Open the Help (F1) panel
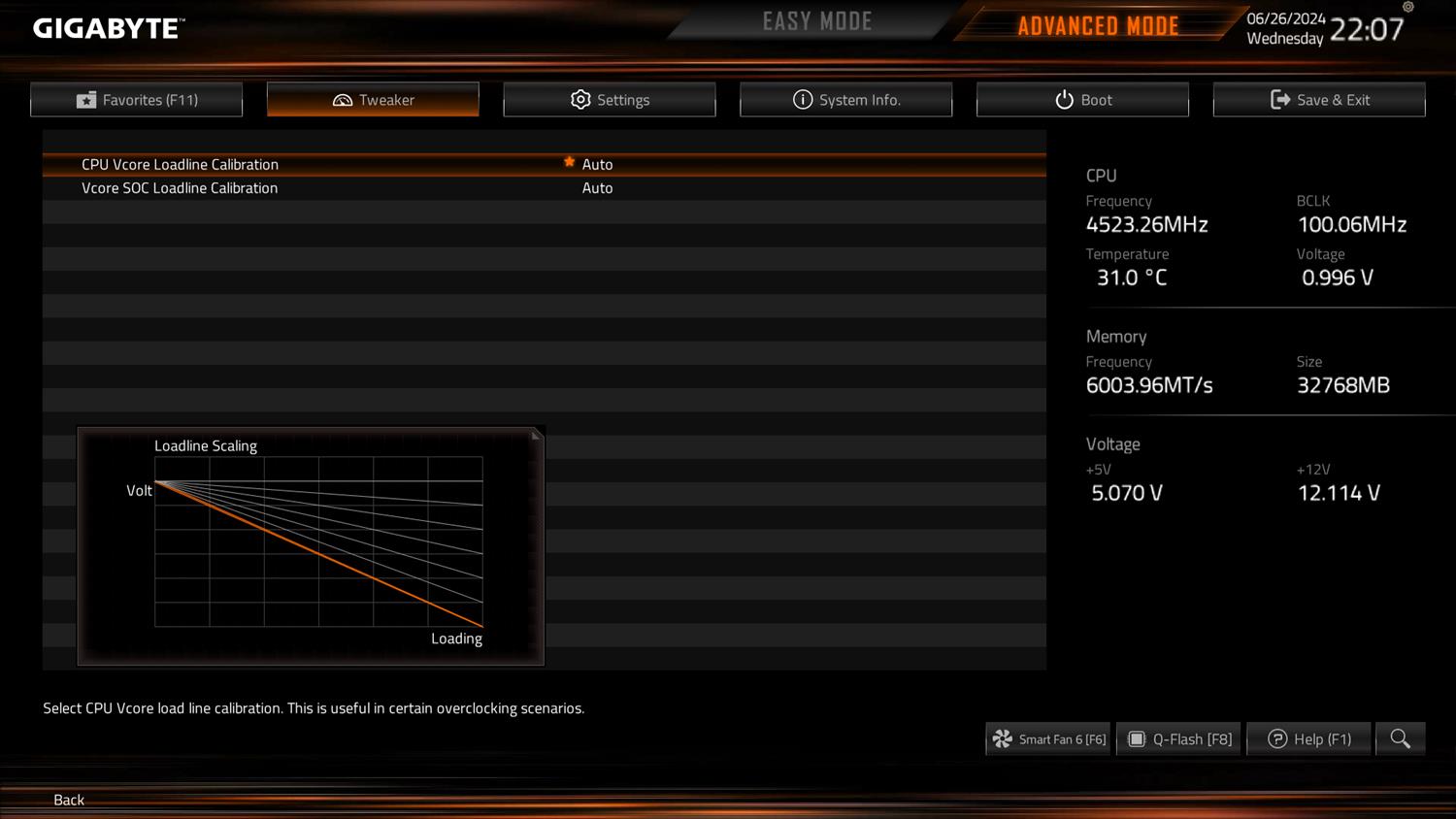Viewport: 1456px width, 819px height. [1309, 739]
